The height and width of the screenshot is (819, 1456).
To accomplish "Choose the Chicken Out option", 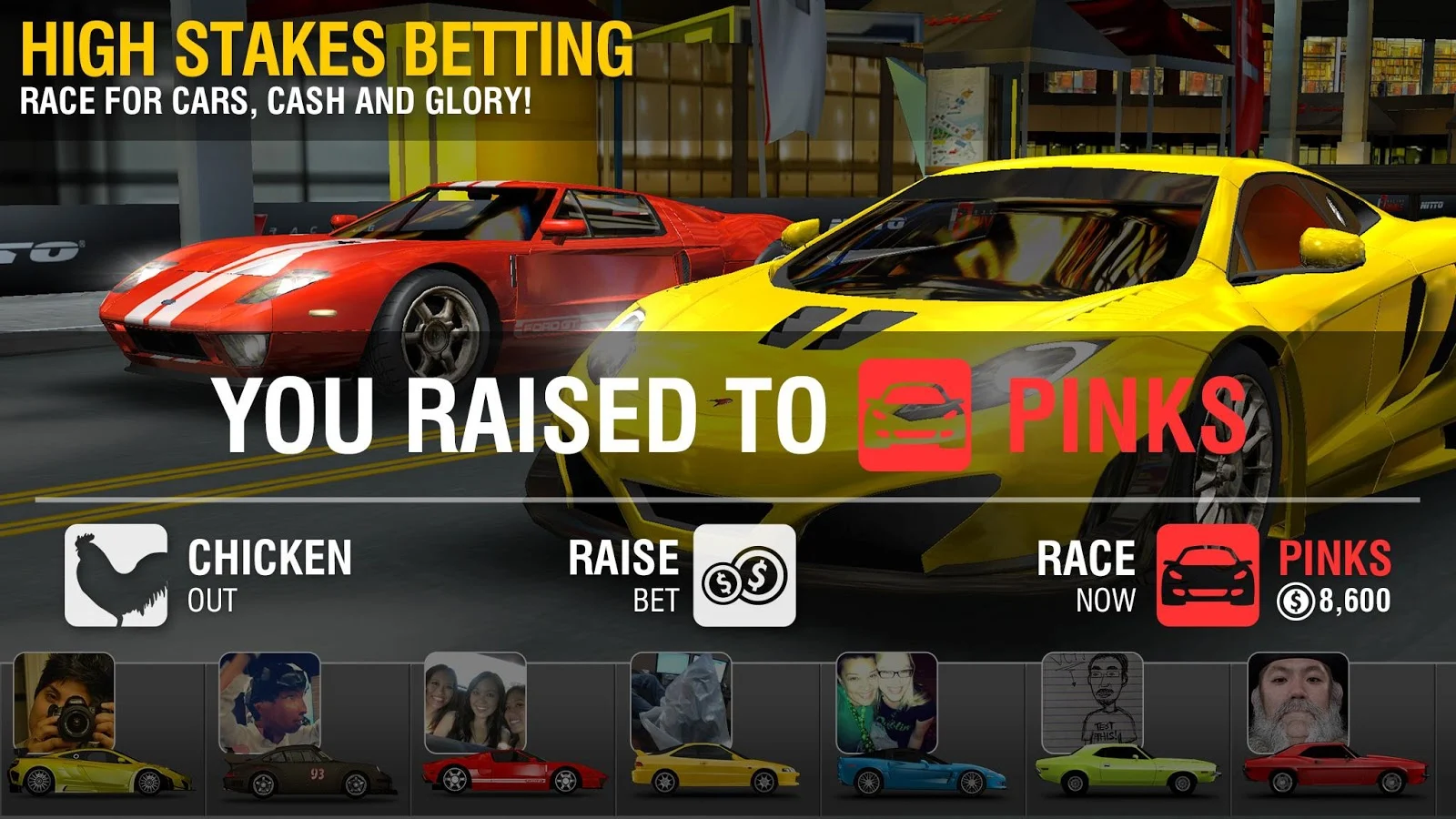I will [x=116, y=575].
